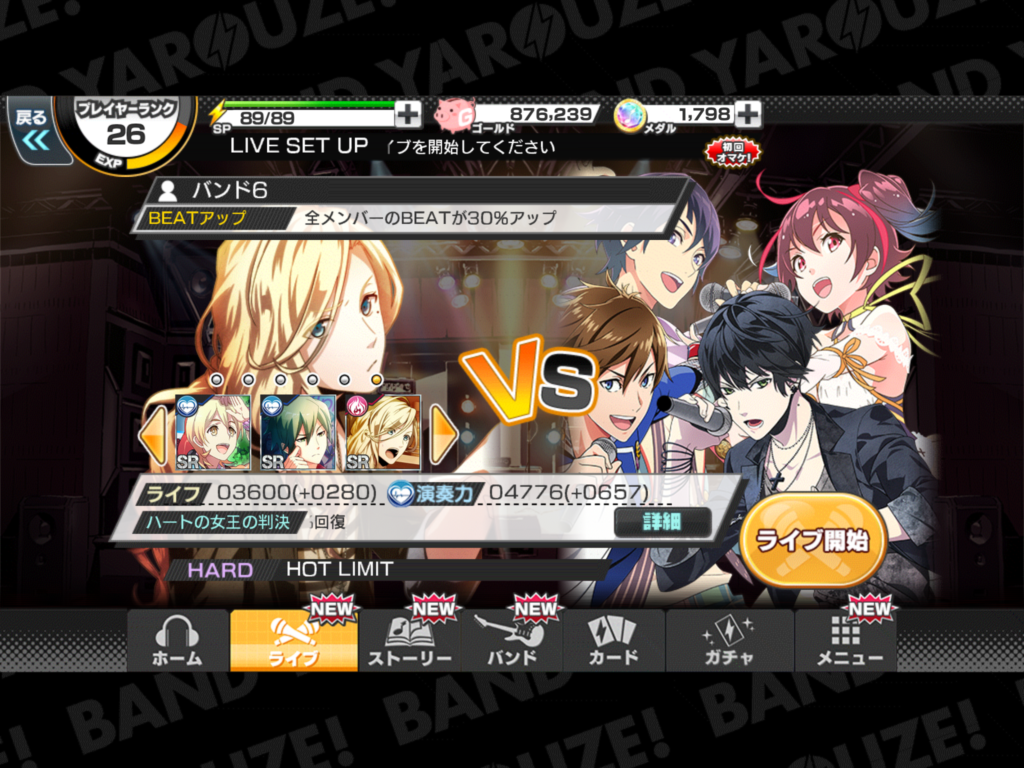1024x768 pixels.
Task: Open the ガチャ gacha tab
Action: (728, 641)
